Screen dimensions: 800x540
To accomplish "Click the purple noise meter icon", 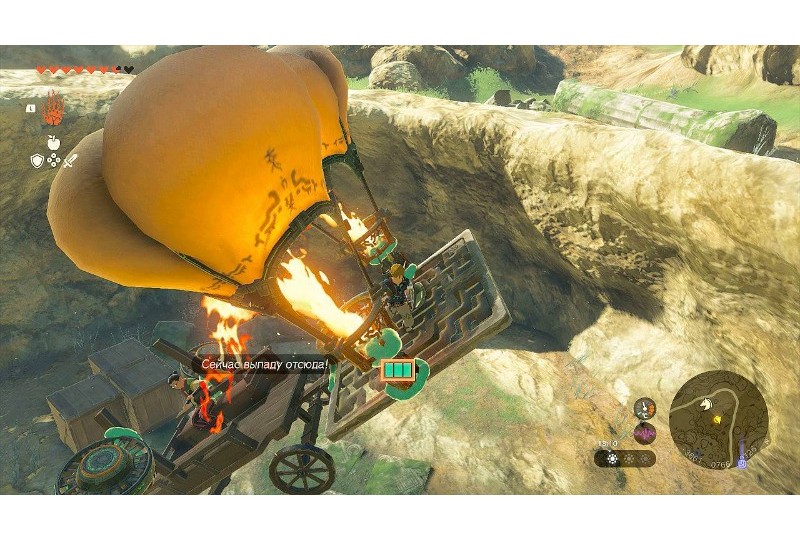I will pyautogui.click(x=645, y=430).
